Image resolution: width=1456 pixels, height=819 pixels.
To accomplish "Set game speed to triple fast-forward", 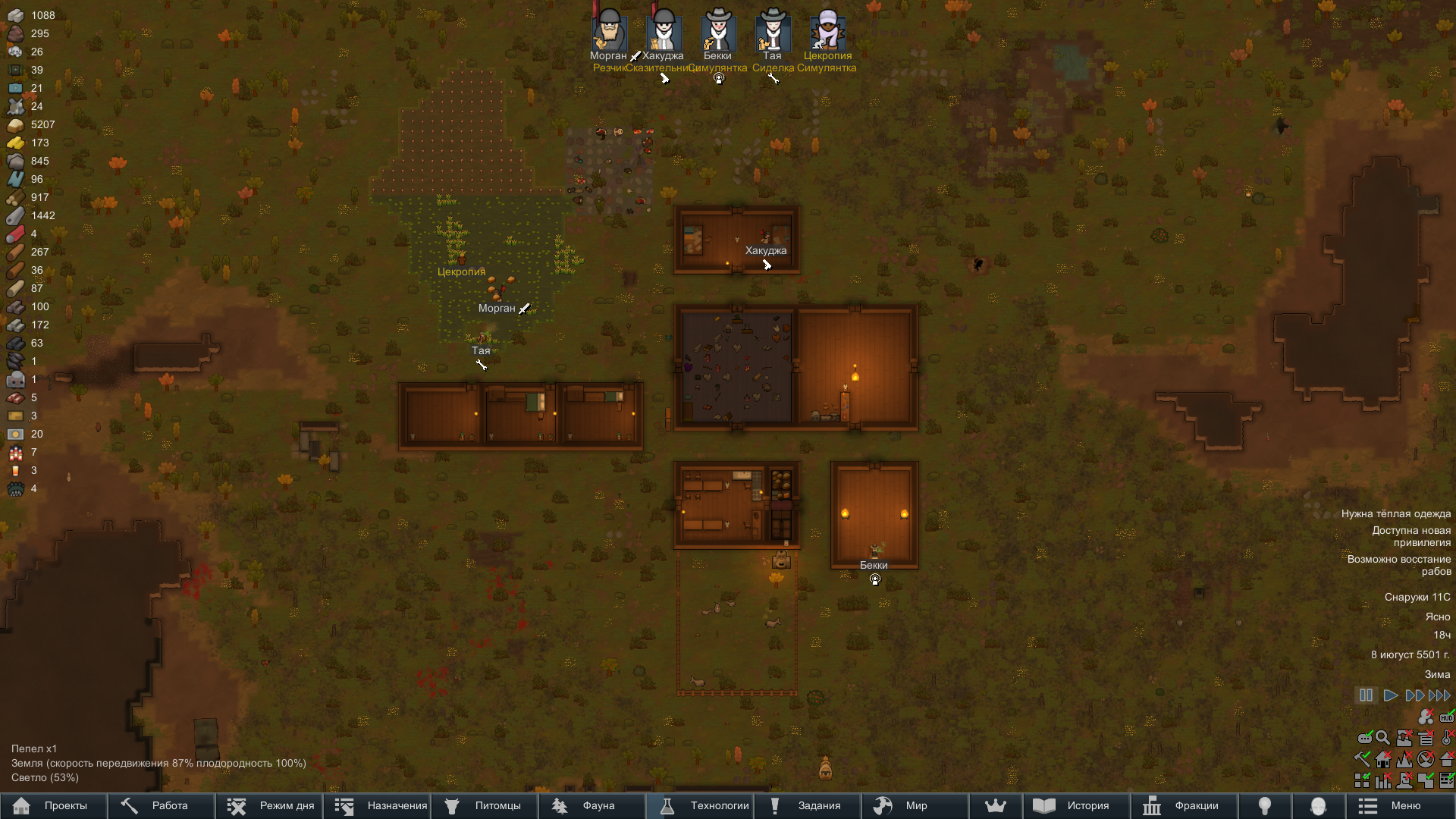I will click(1439, 695).
